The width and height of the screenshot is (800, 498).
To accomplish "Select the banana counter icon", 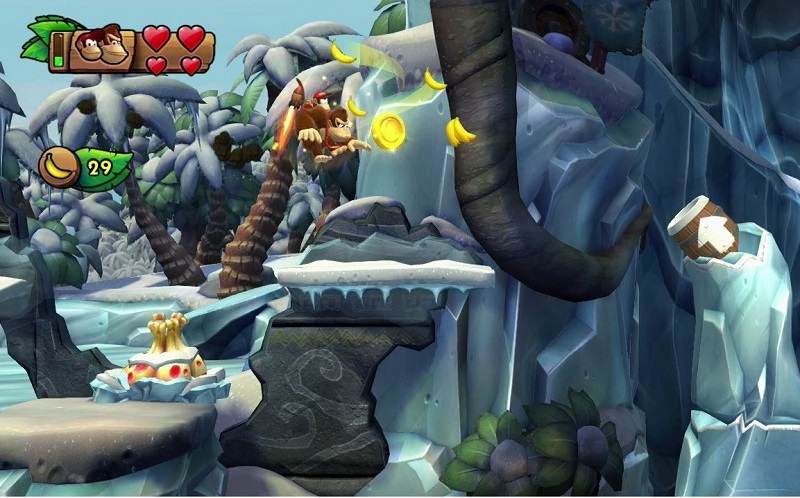I will (x=60, y=167).
